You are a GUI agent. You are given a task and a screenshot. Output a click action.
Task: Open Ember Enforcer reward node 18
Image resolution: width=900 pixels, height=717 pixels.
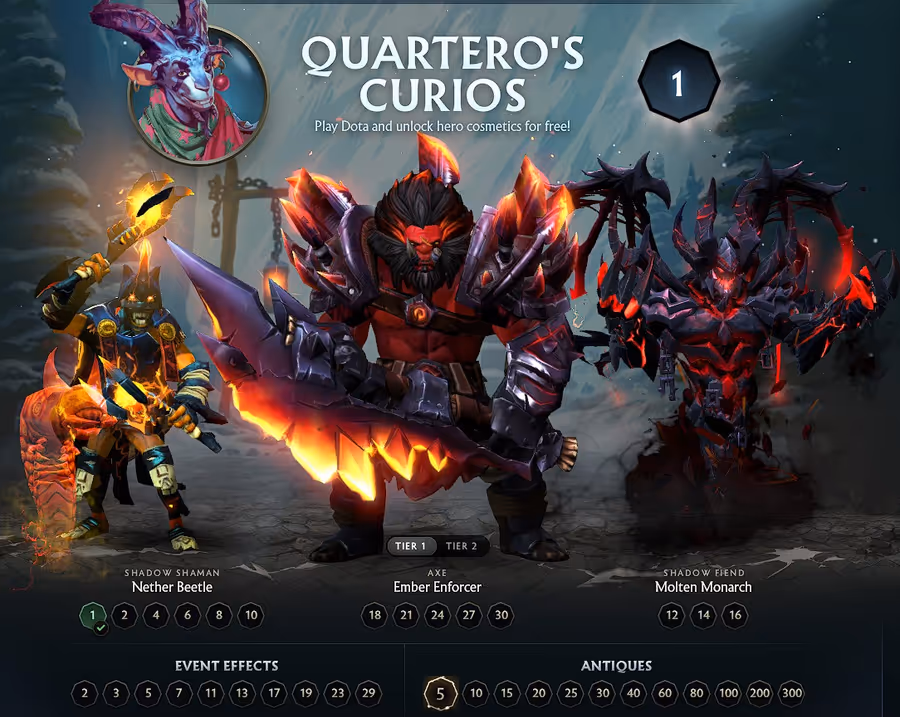375,615
